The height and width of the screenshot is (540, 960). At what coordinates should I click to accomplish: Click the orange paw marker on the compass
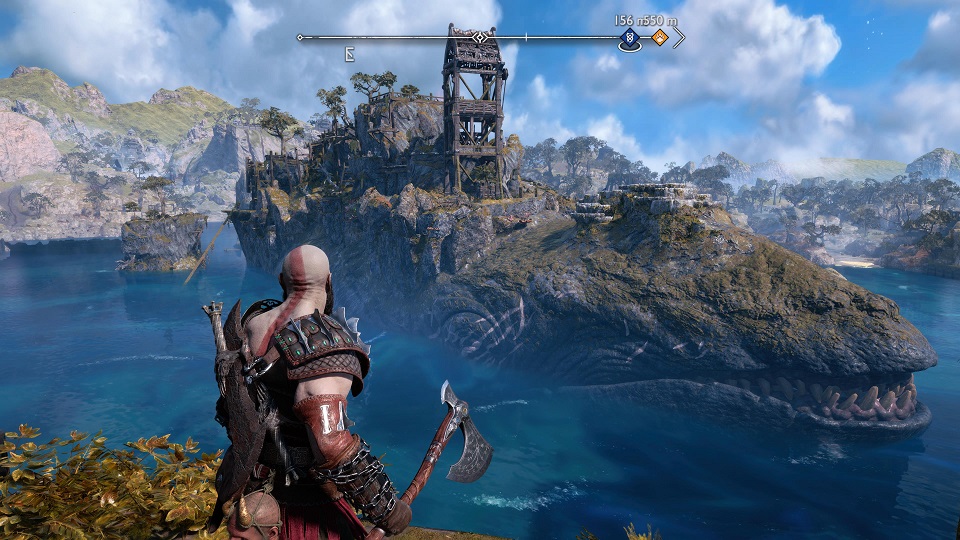(660, 39)
